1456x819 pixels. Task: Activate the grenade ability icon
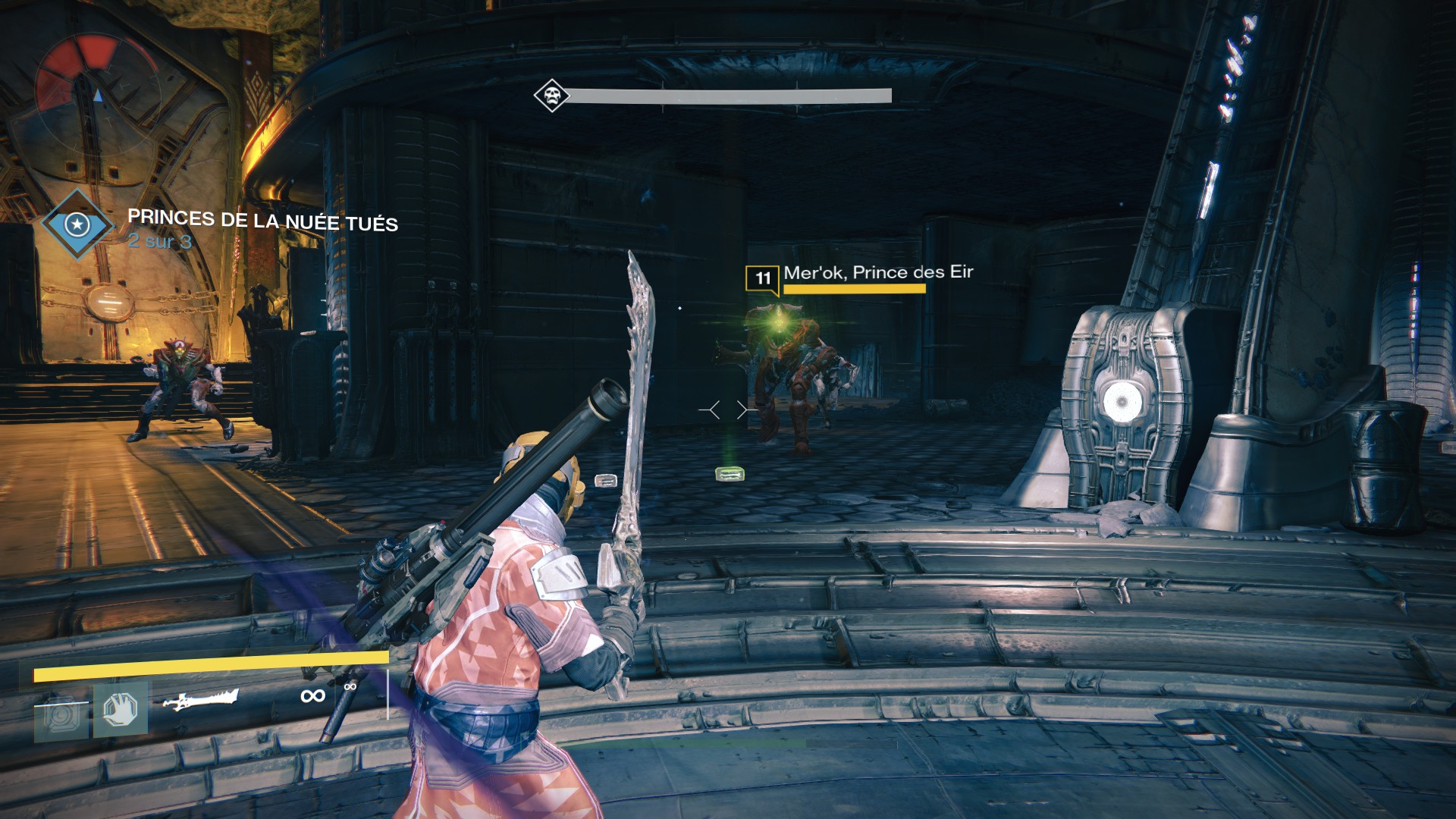coord(61,715)
